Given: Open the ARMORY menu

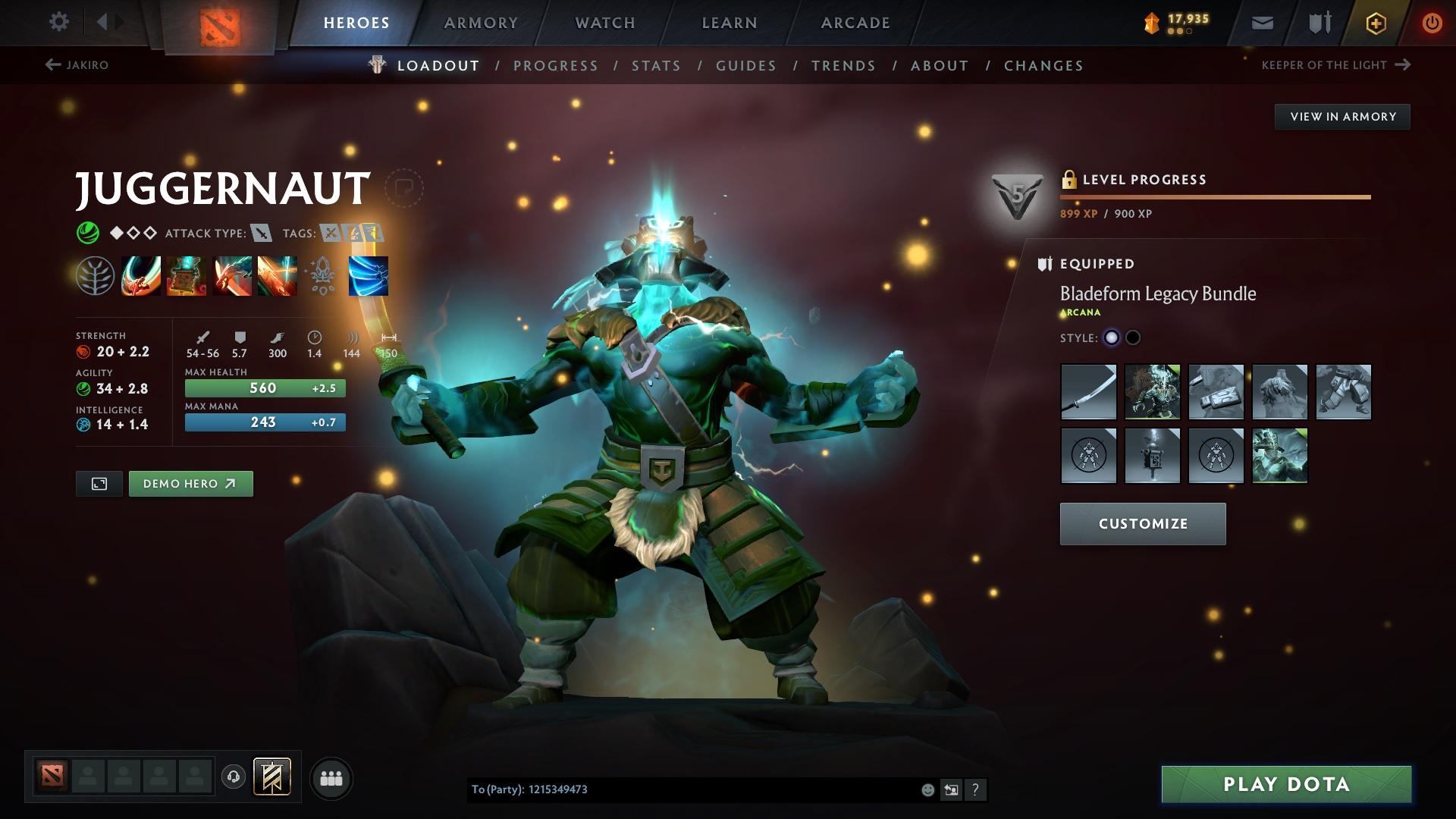Looking at the screenshot, I should (x=481, y=22).
